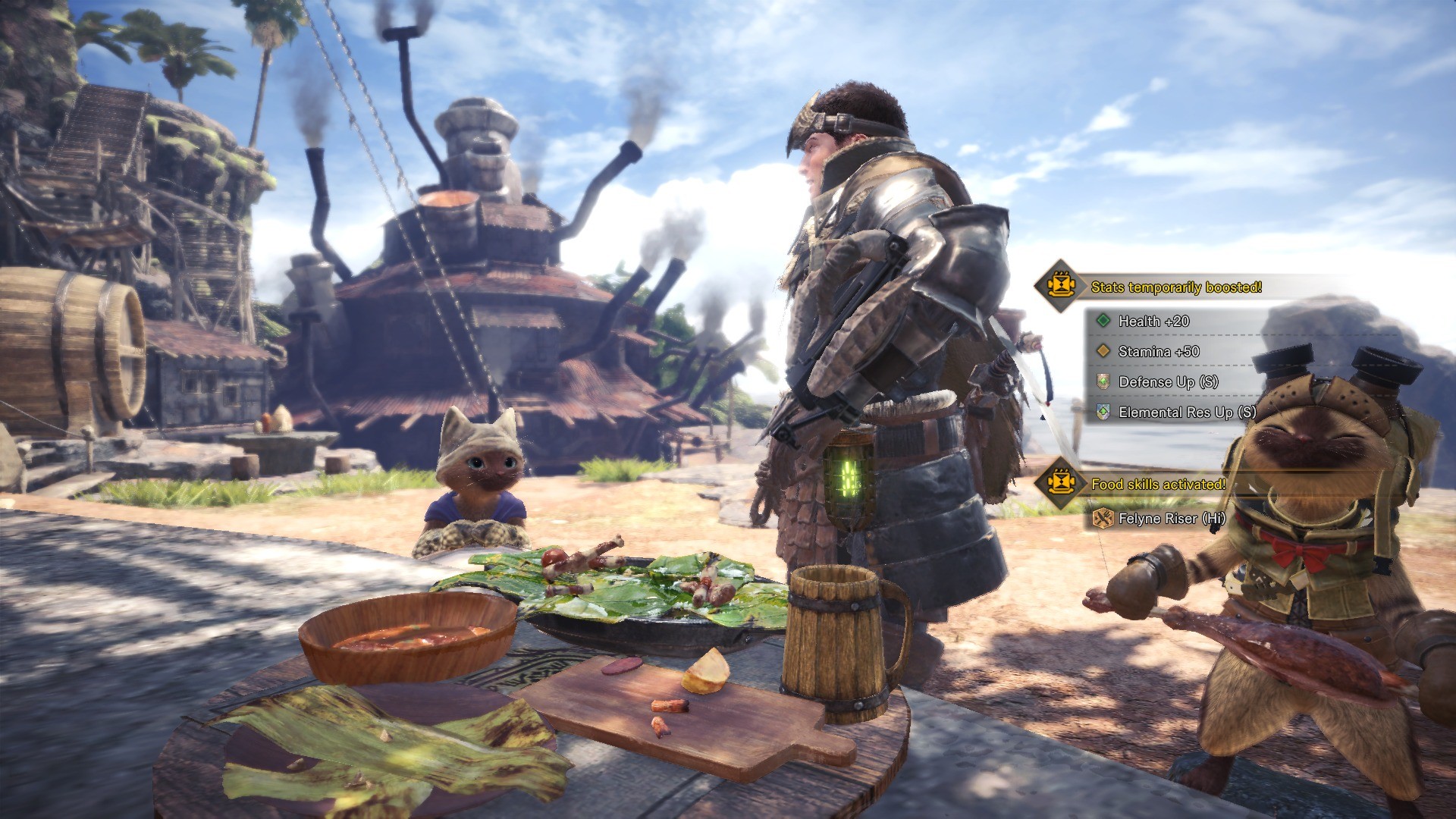The image size is (1456, 819).
Task: Select the 'Stats temporarily boosted!' banner text
Action: coord(1175,287)
